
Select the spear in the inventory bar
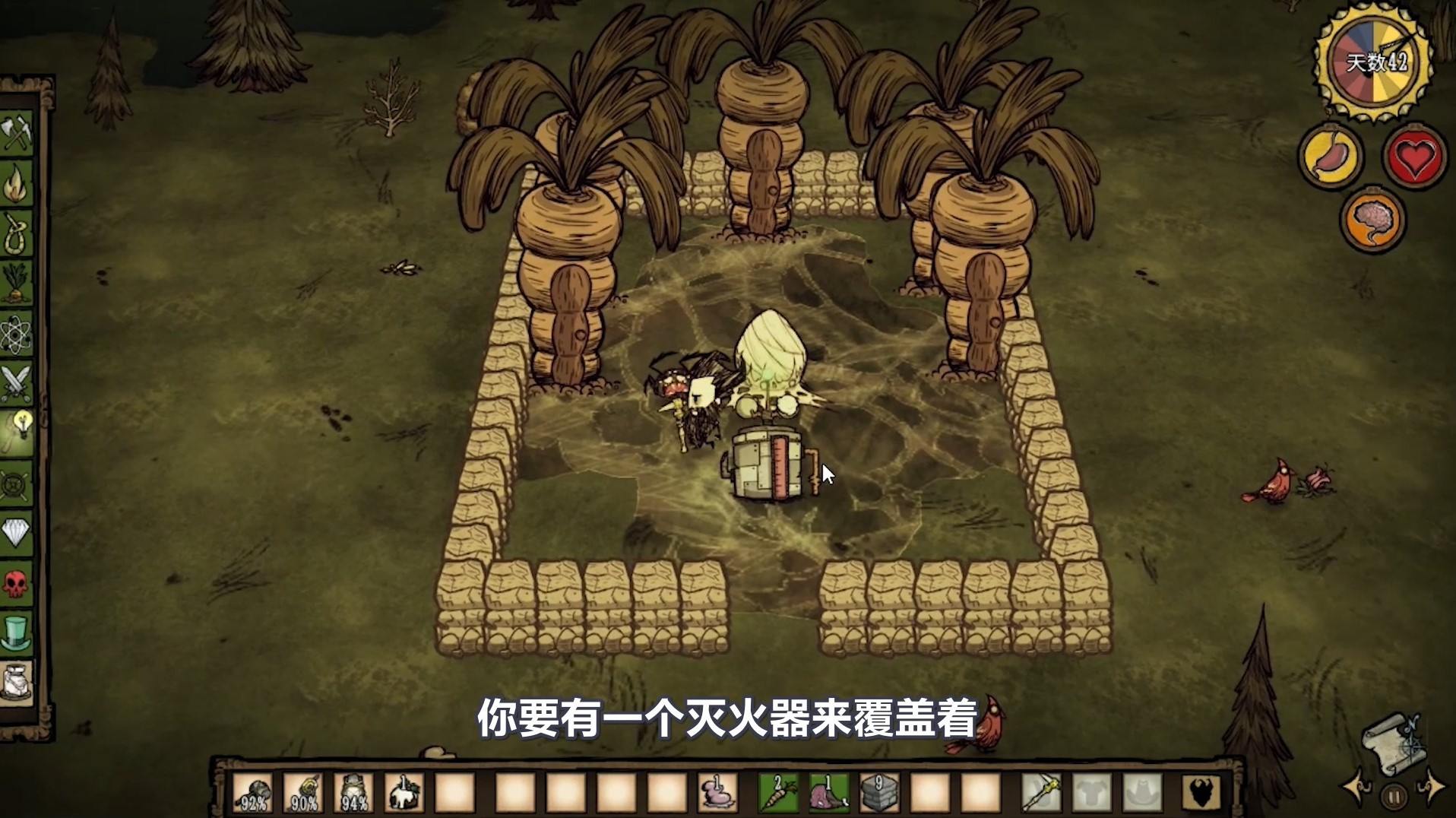click(x=1043, y=792)
